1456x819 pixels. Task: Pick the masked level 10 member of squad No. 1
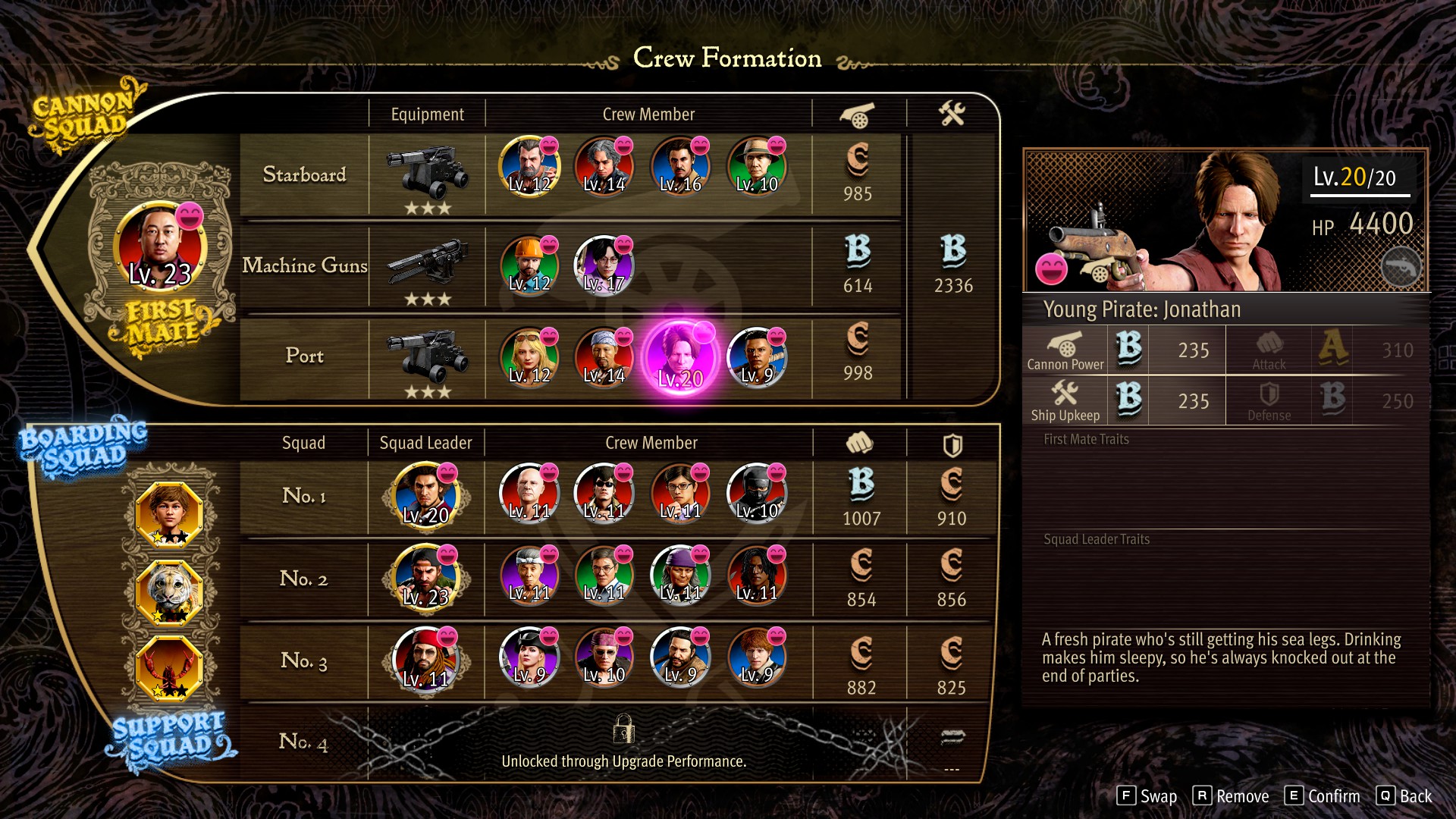(x=756, y=494)
